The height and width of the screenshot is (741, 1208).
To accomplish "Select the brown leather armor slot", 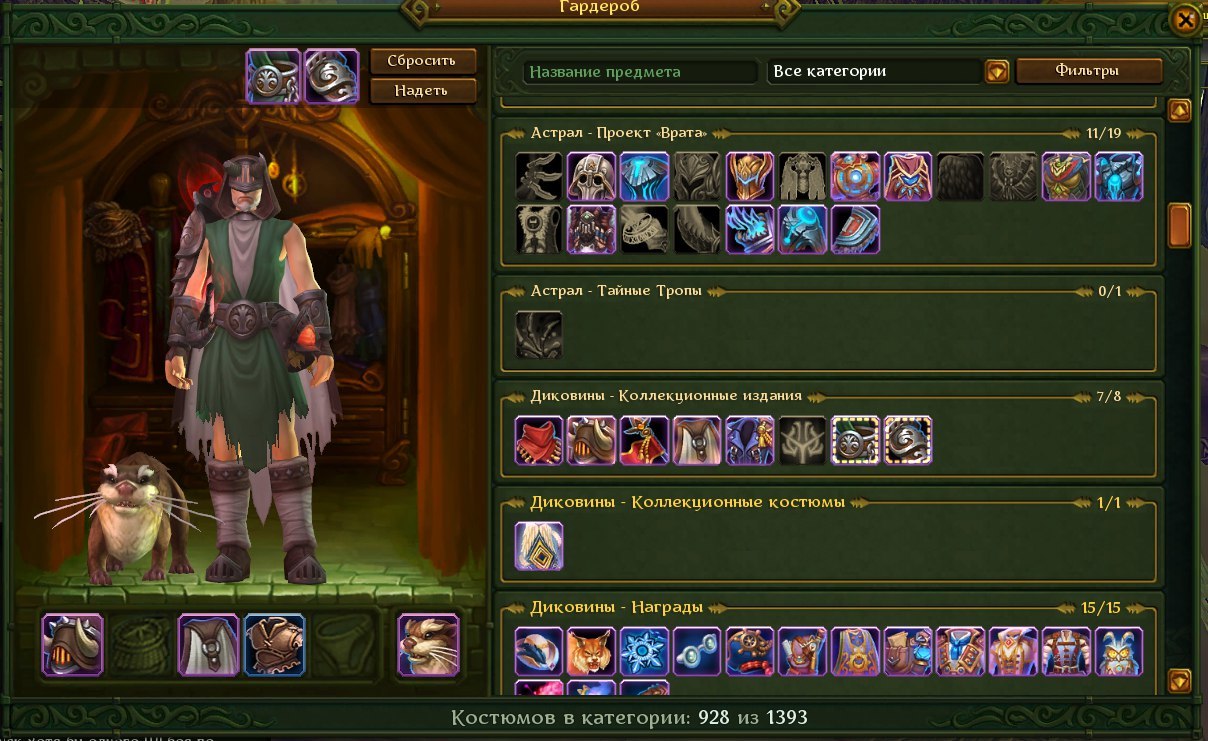I will tap(274, 645).
